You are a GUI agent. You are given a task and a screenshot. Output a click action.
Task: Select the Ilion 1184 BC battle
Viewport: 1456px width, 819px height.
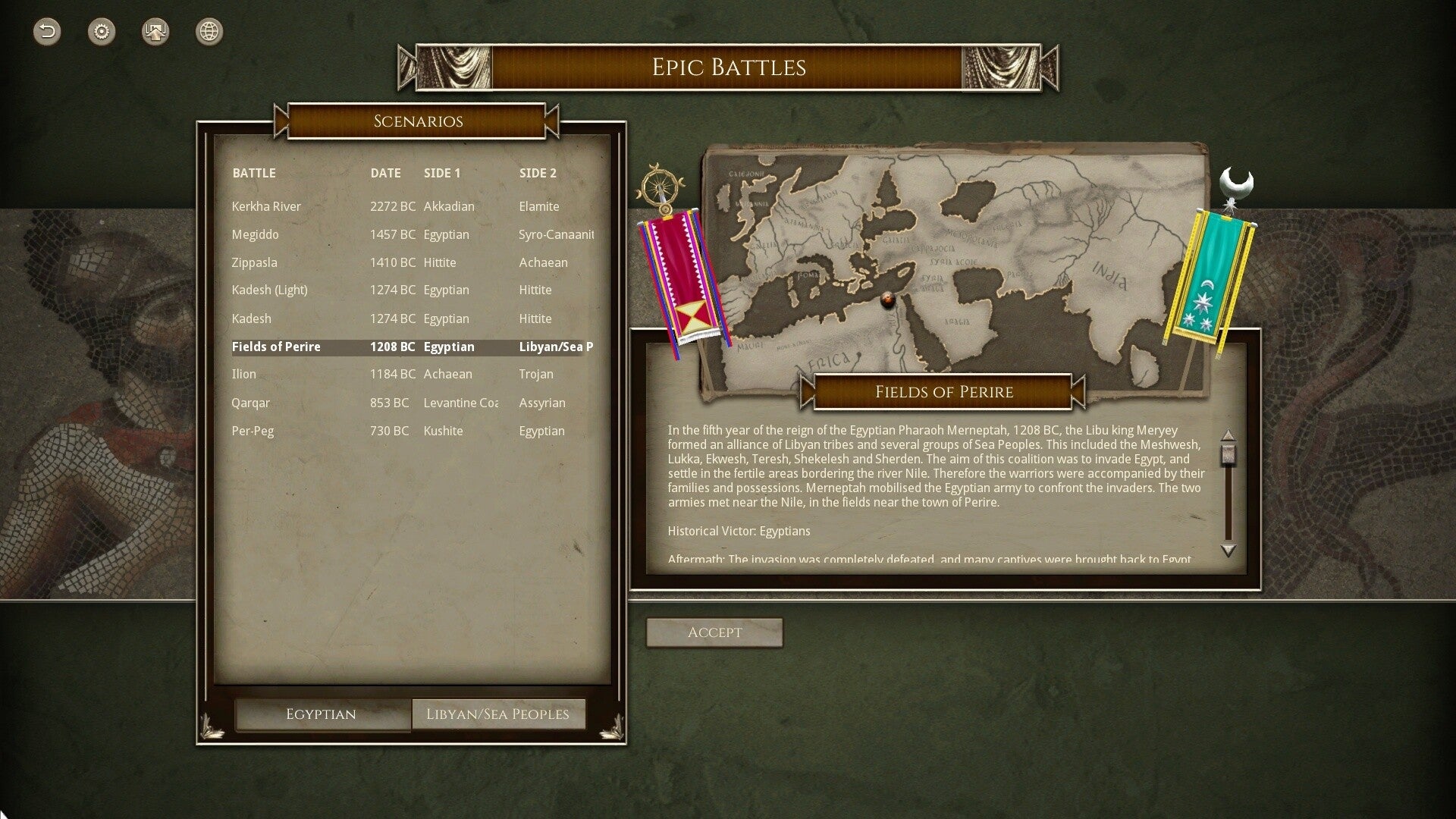tap(244, 374)
